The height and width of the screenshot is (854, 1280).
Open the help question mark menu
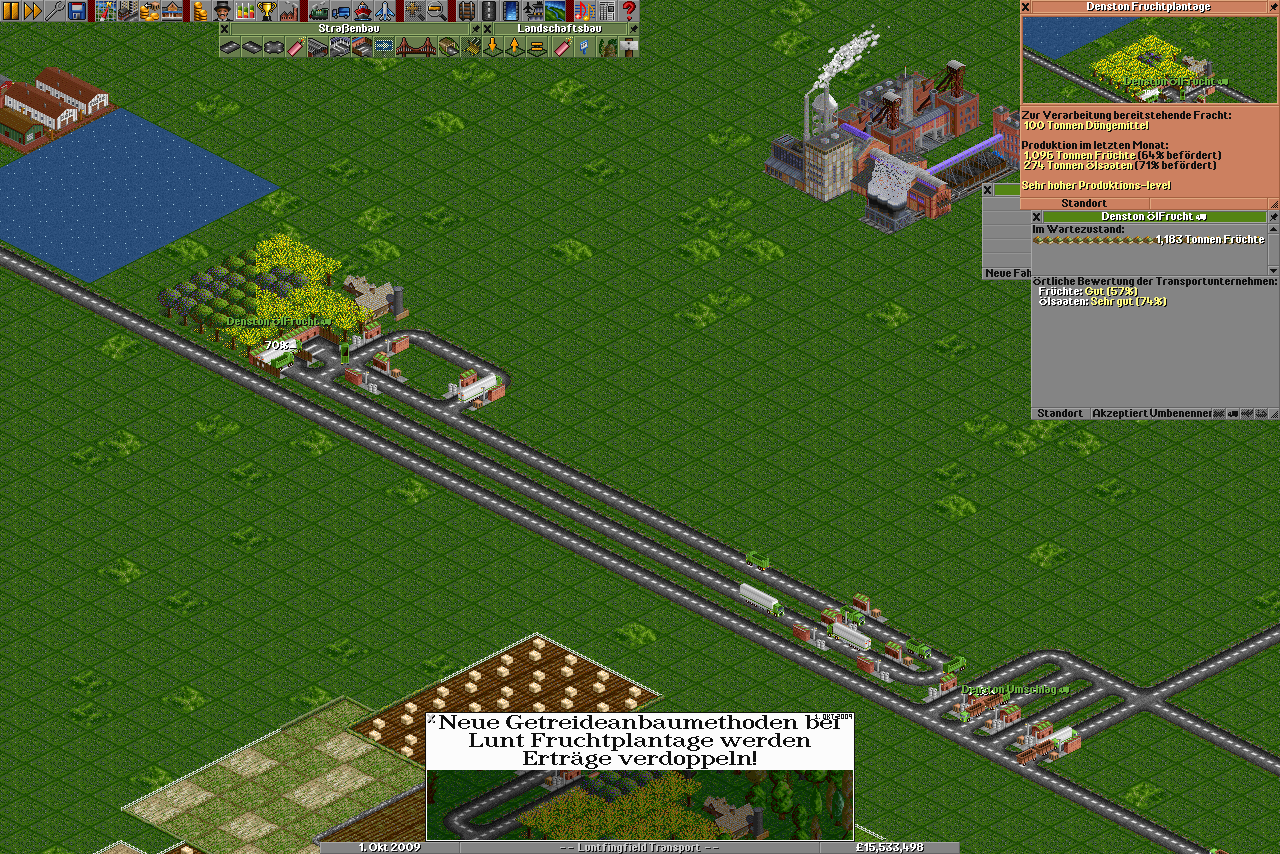click(629, 11)
